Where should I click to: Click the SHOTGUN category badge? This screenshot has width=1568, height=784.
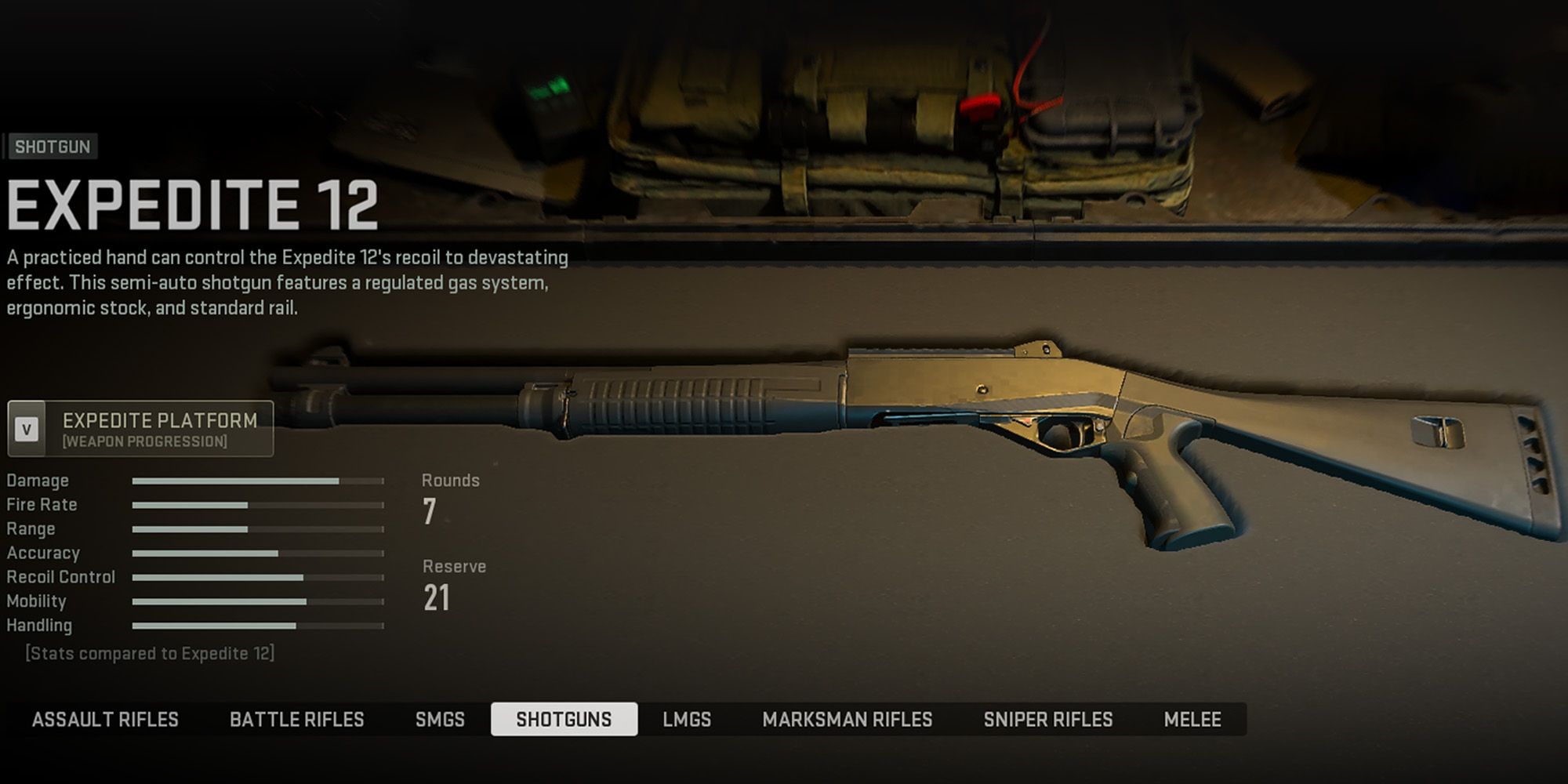pyautogui.click(x=52, y=147)
